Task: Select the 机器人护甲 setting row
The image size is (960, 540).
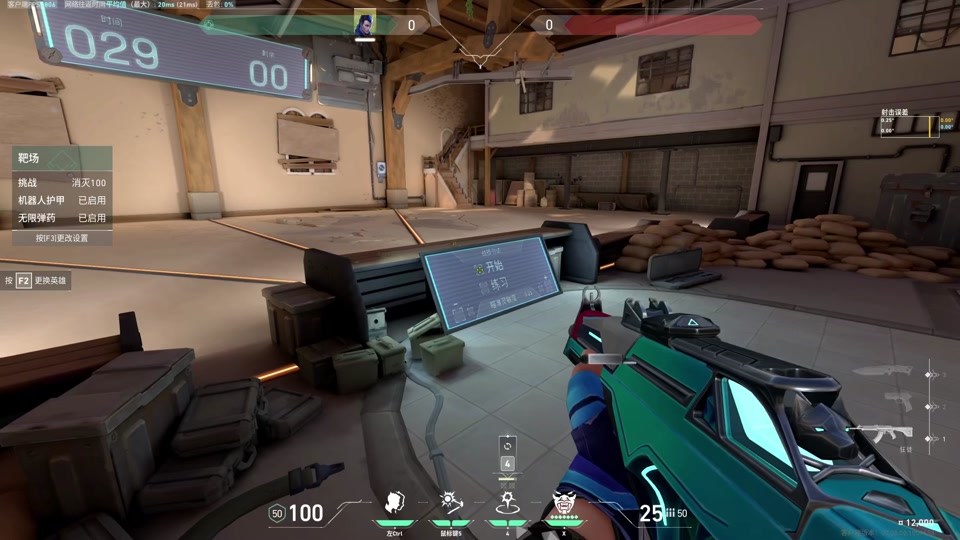Action: pos(61,200)
